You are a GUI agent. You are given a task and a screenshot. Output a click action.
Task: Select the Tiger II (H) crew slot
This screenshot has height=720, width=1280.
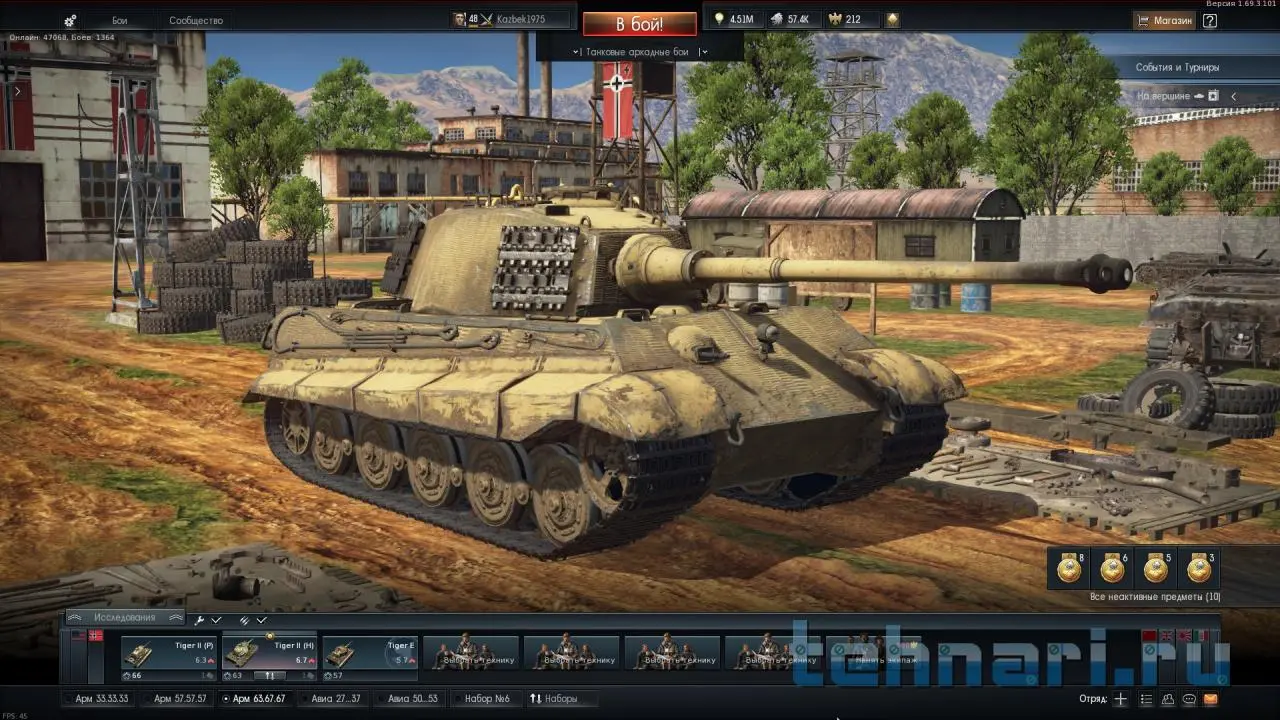(x=269, y=653)
